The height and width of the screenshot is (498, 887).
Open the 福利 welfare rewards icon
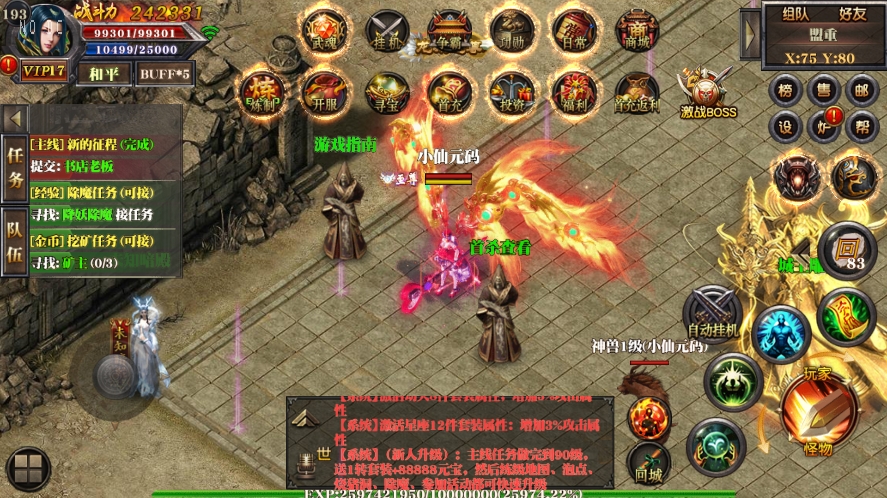574,92
